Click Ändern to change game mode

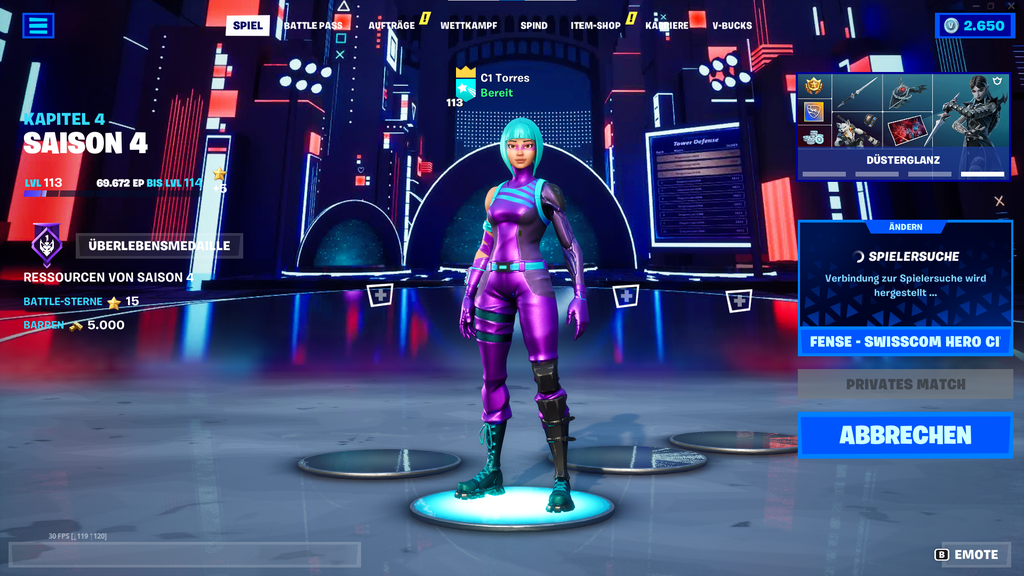[905, 227]
